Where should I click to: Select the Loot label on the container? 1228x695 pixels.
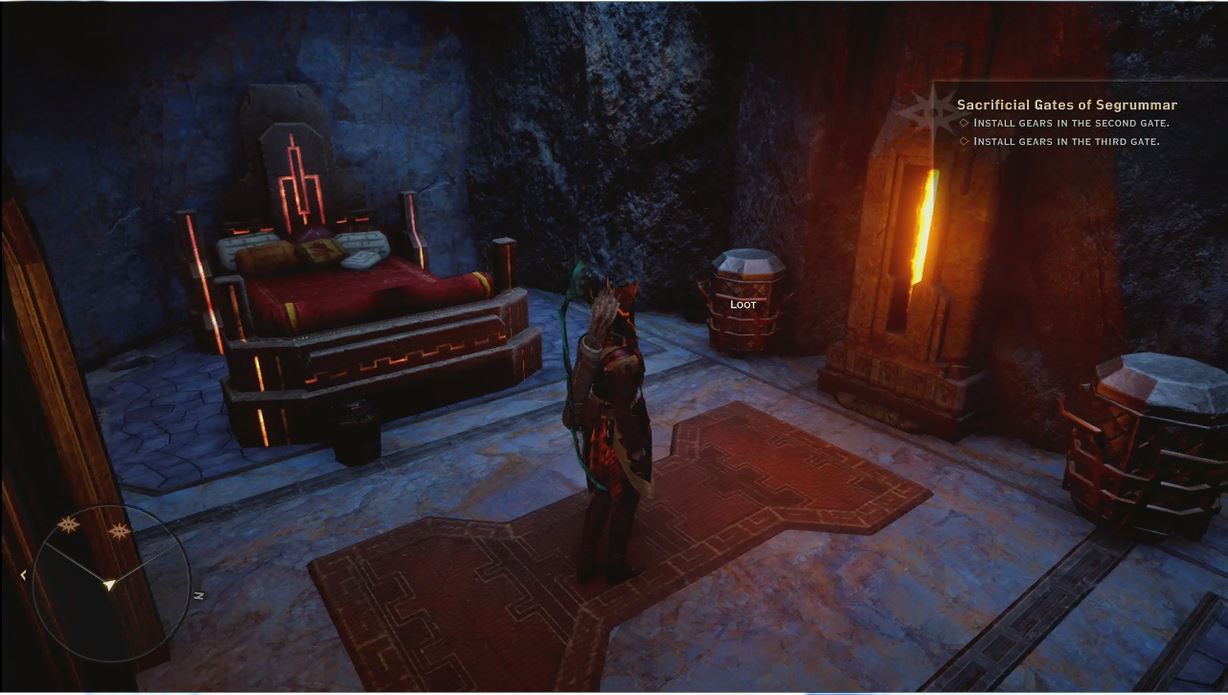[x=743, y=304]
